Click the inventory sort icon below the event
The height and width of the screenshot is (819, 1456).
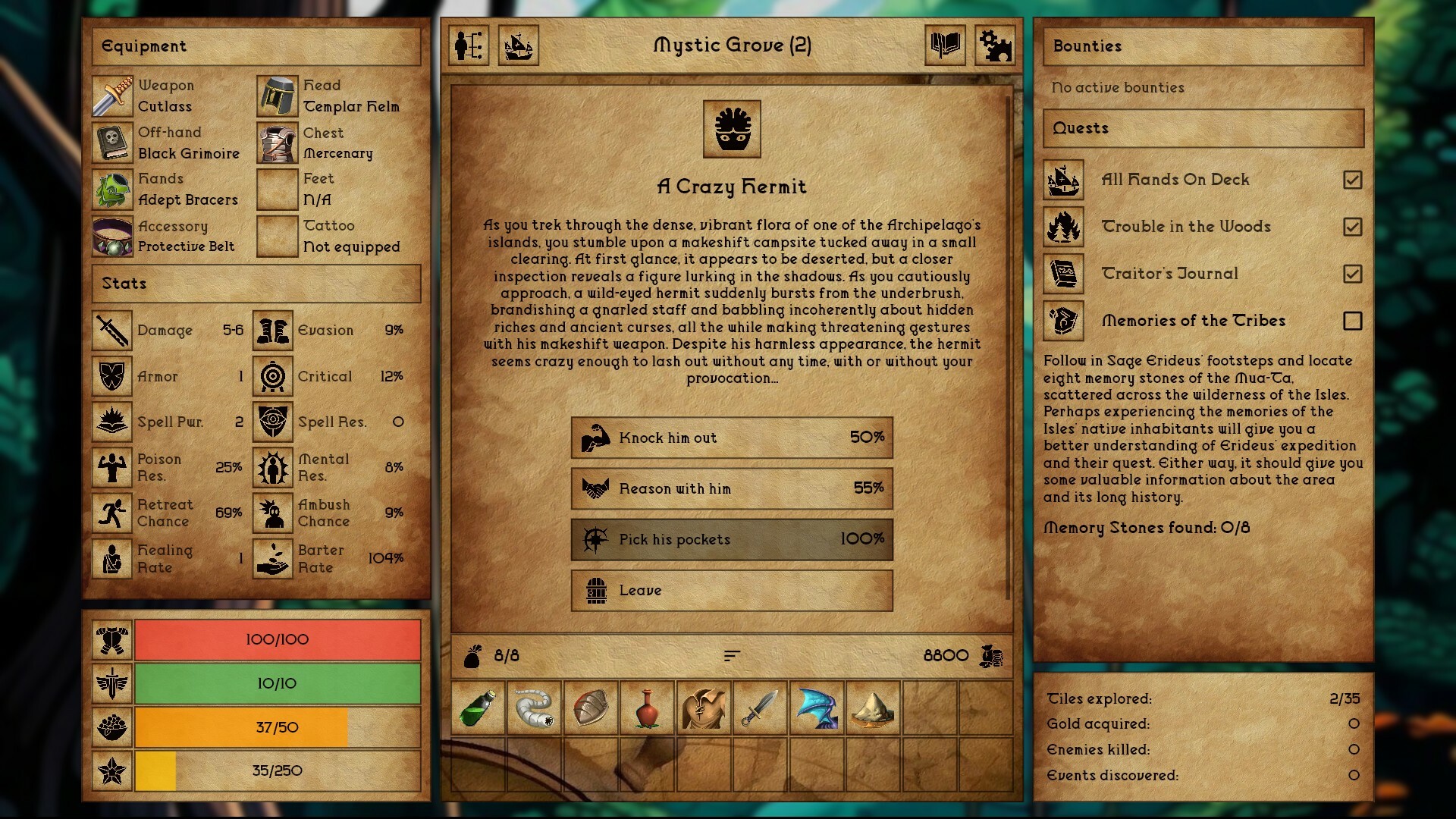pos(730,655)
